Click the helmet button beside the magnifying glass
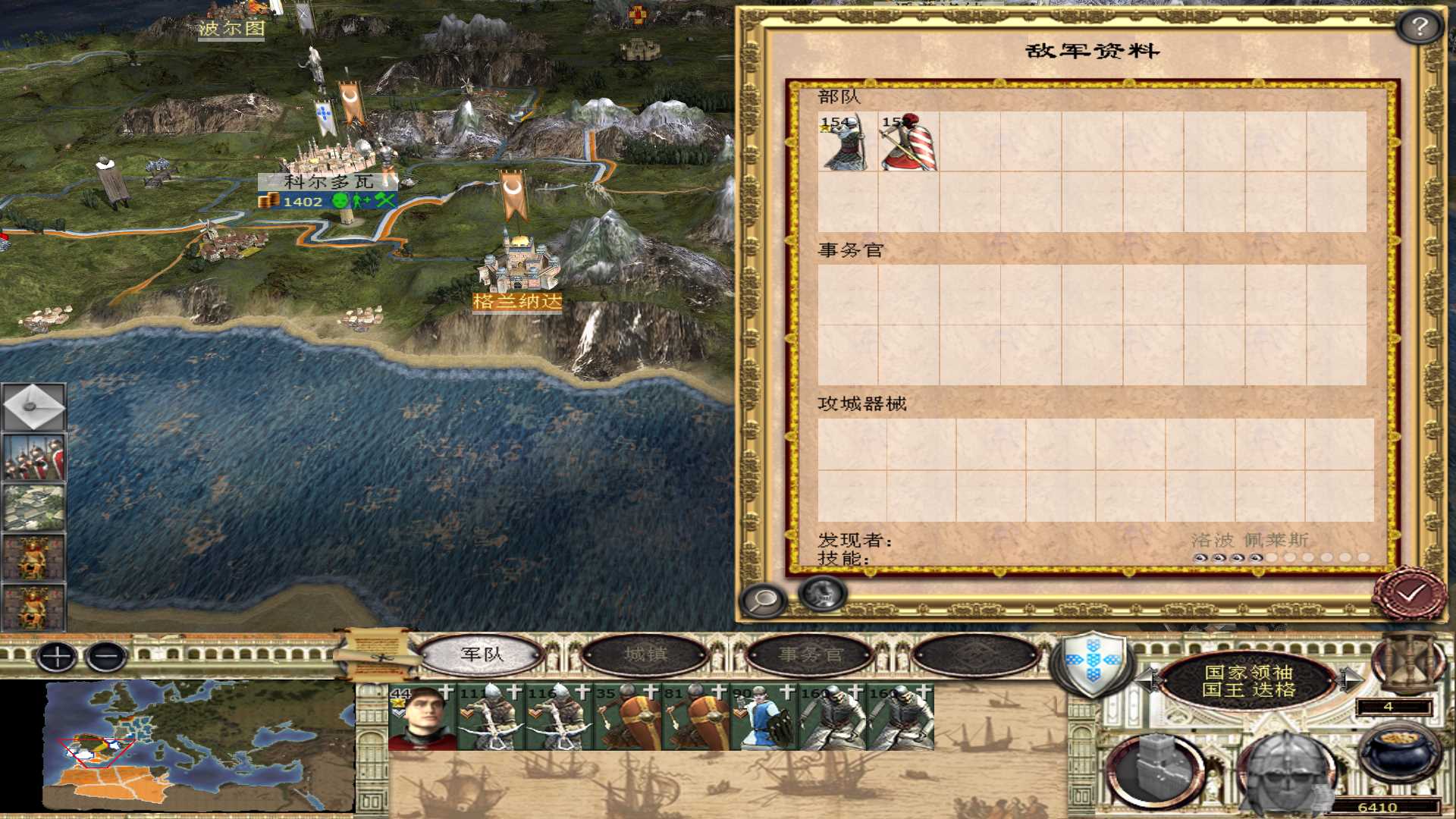1456x819 pixels. coord(822,594)
